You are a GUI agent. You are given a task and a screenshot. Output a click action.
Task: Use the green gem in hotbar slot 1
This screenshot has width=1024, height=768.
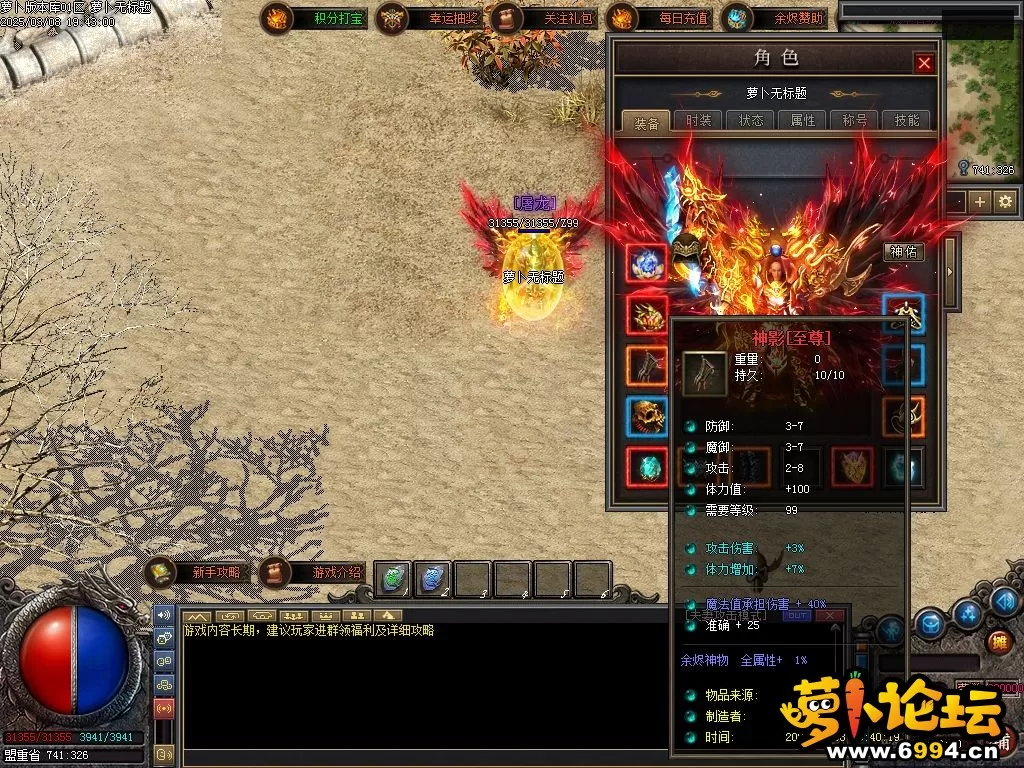(x=394, y=578)
